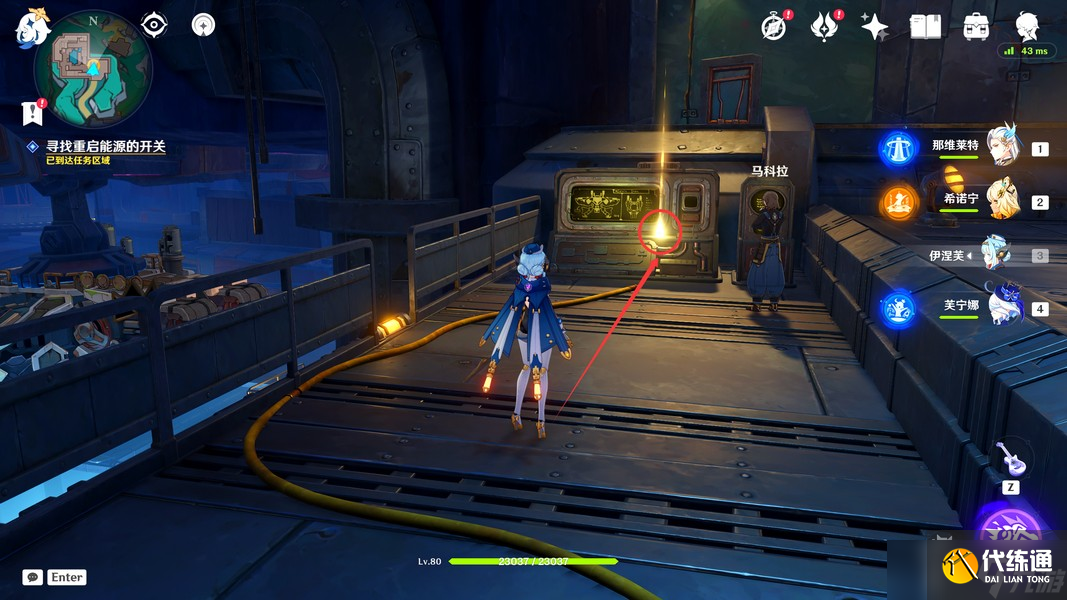The height and width of the screenshot is (600, 1067).
Task: Click the four-point star icon beside the minimap
Action: 203,25
